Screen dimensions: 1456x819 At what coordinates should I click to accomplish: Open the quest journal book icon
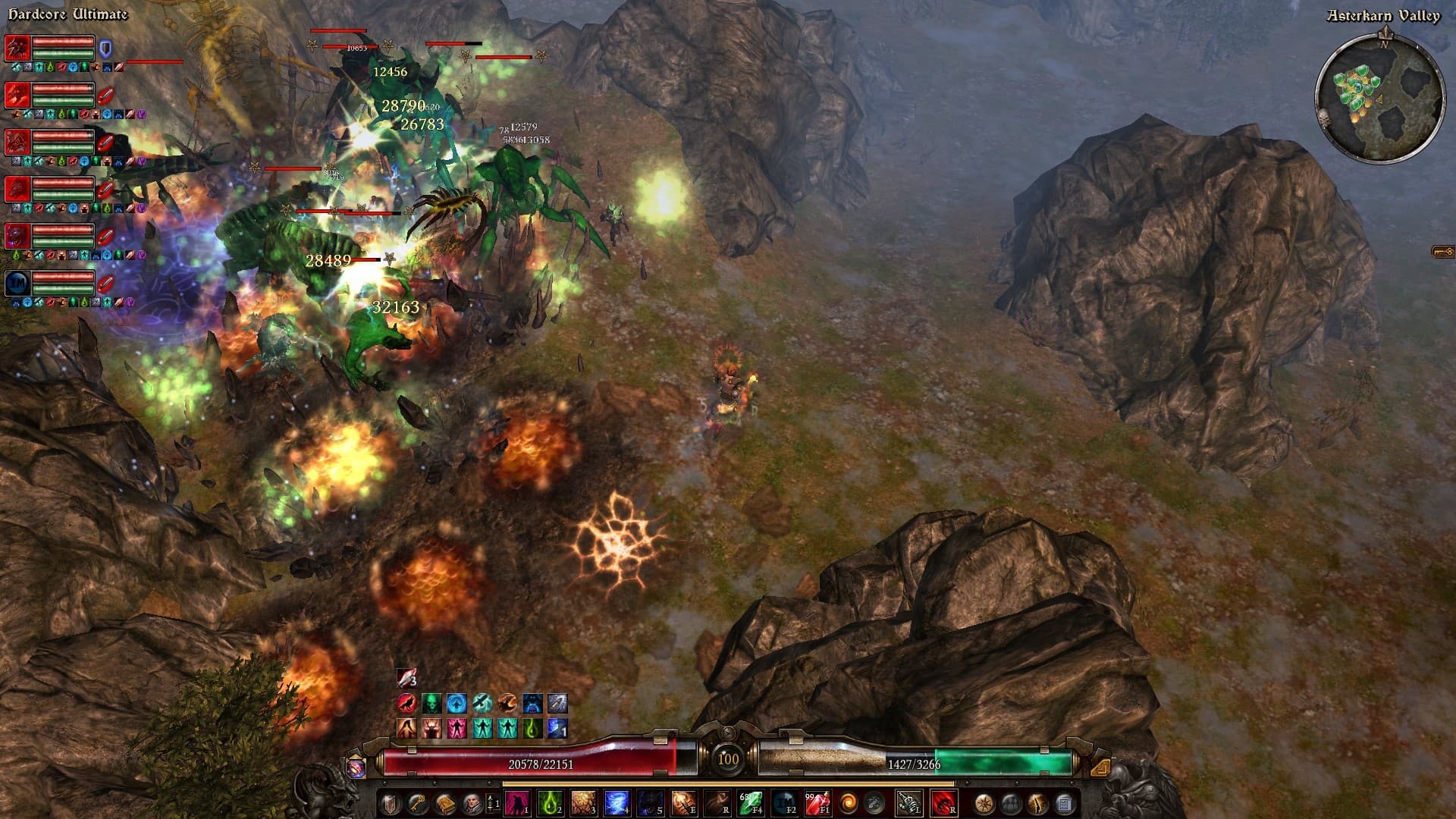click(444, 803)
